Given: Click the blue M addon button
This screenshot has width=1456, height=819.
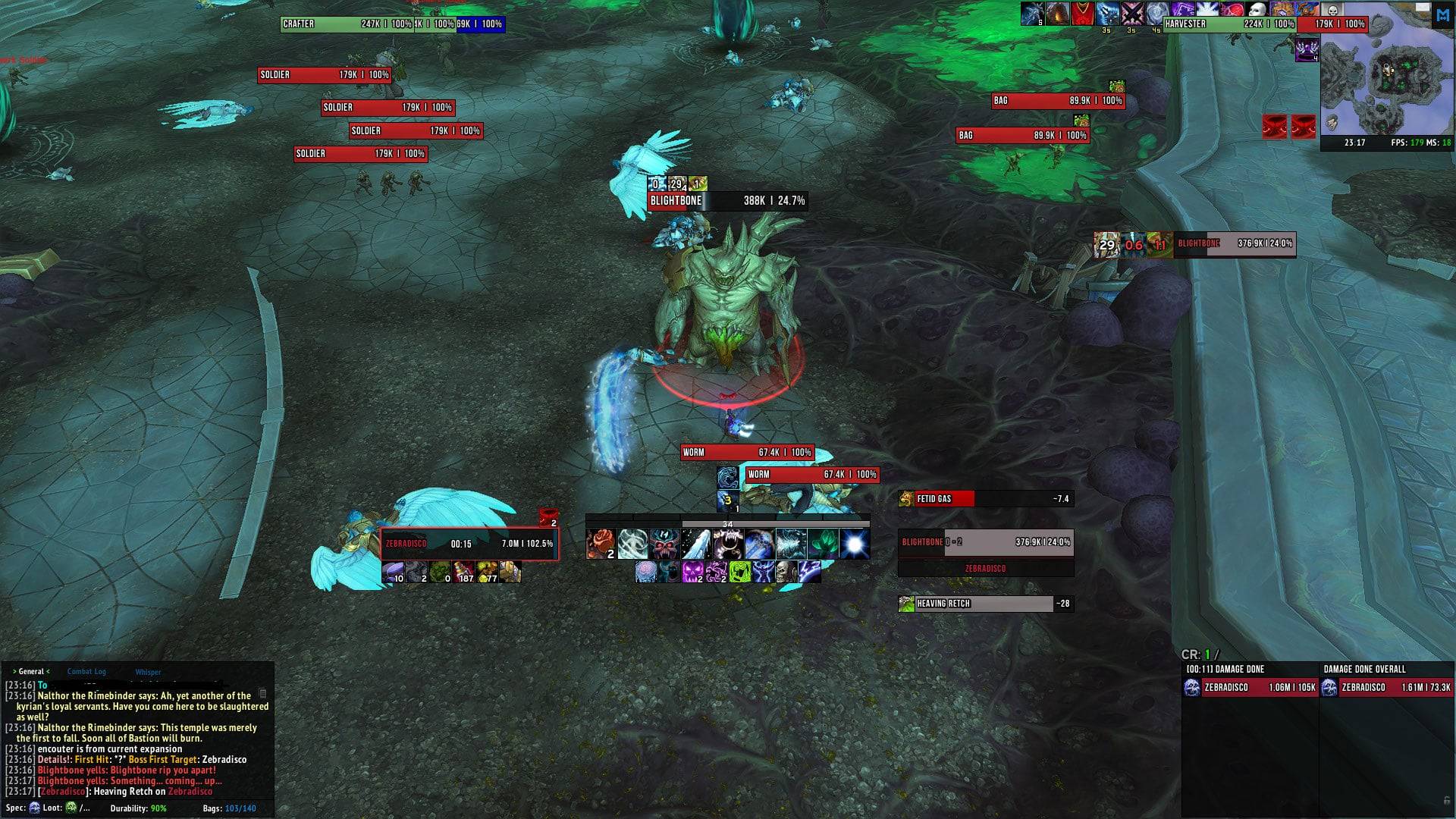Looking at the screenshot, I should point(1442,15).
